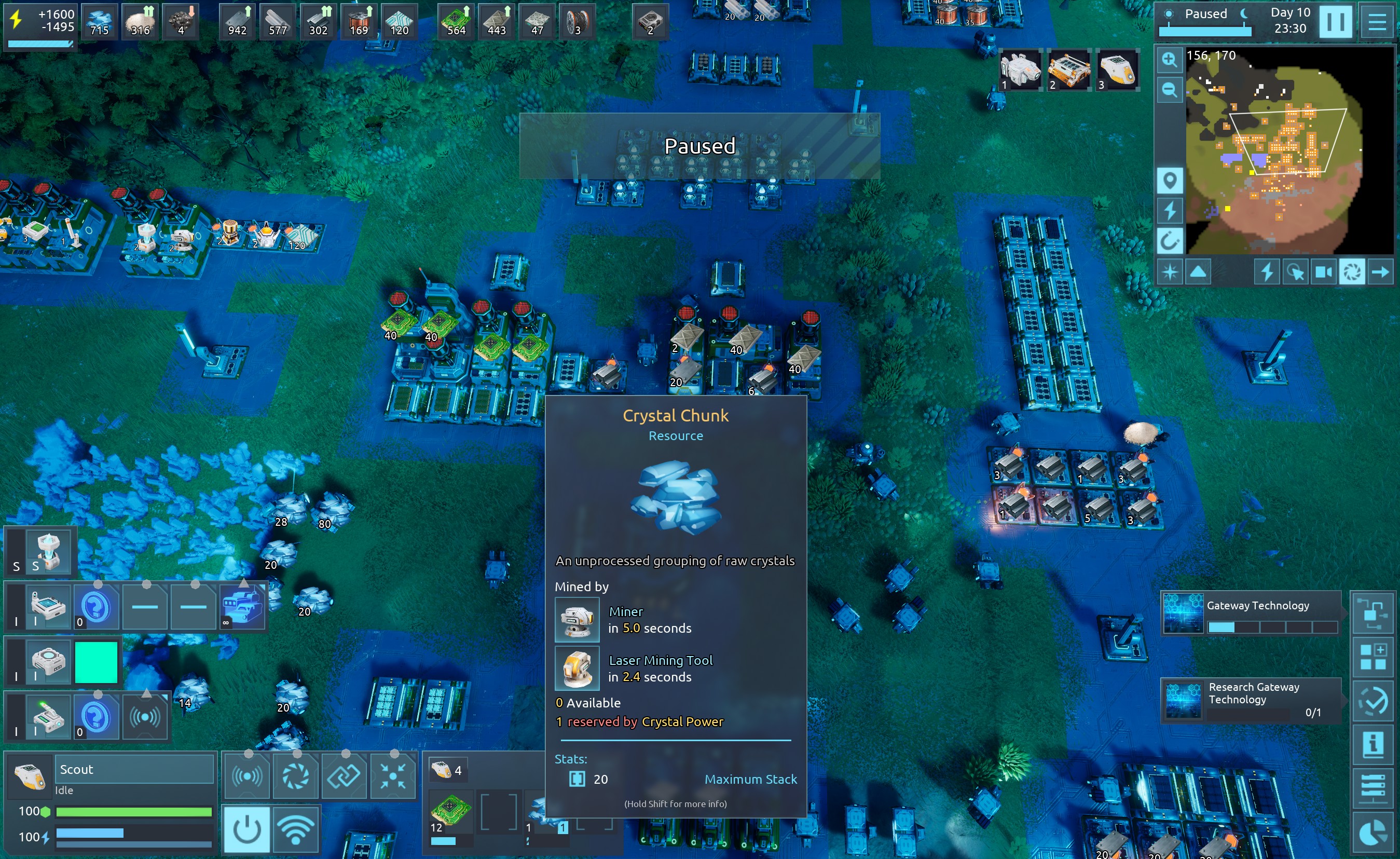The width and height of the screenshot is (1400, 859).
Task: Select the Research Gateway Technology objective
Action: point(1251,700)
